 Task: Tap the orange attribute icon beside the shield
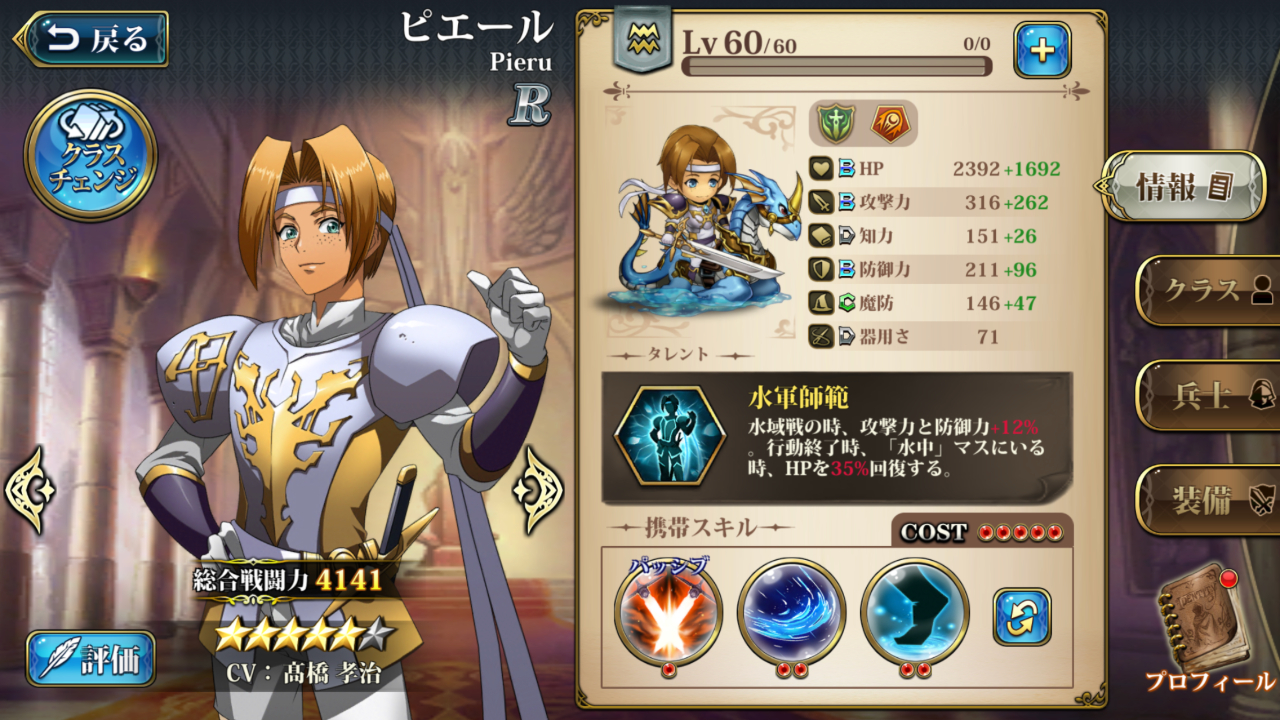[x=890, y=124]
